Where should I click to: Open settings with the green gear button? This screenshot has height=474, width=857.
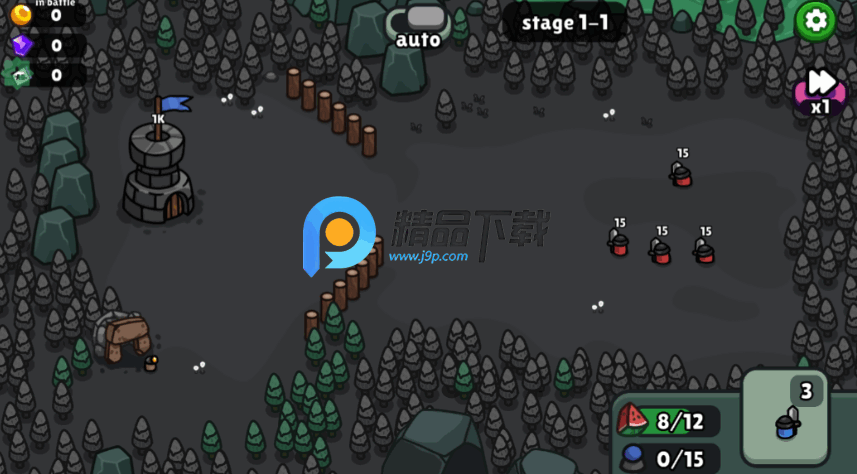point(815,20)
